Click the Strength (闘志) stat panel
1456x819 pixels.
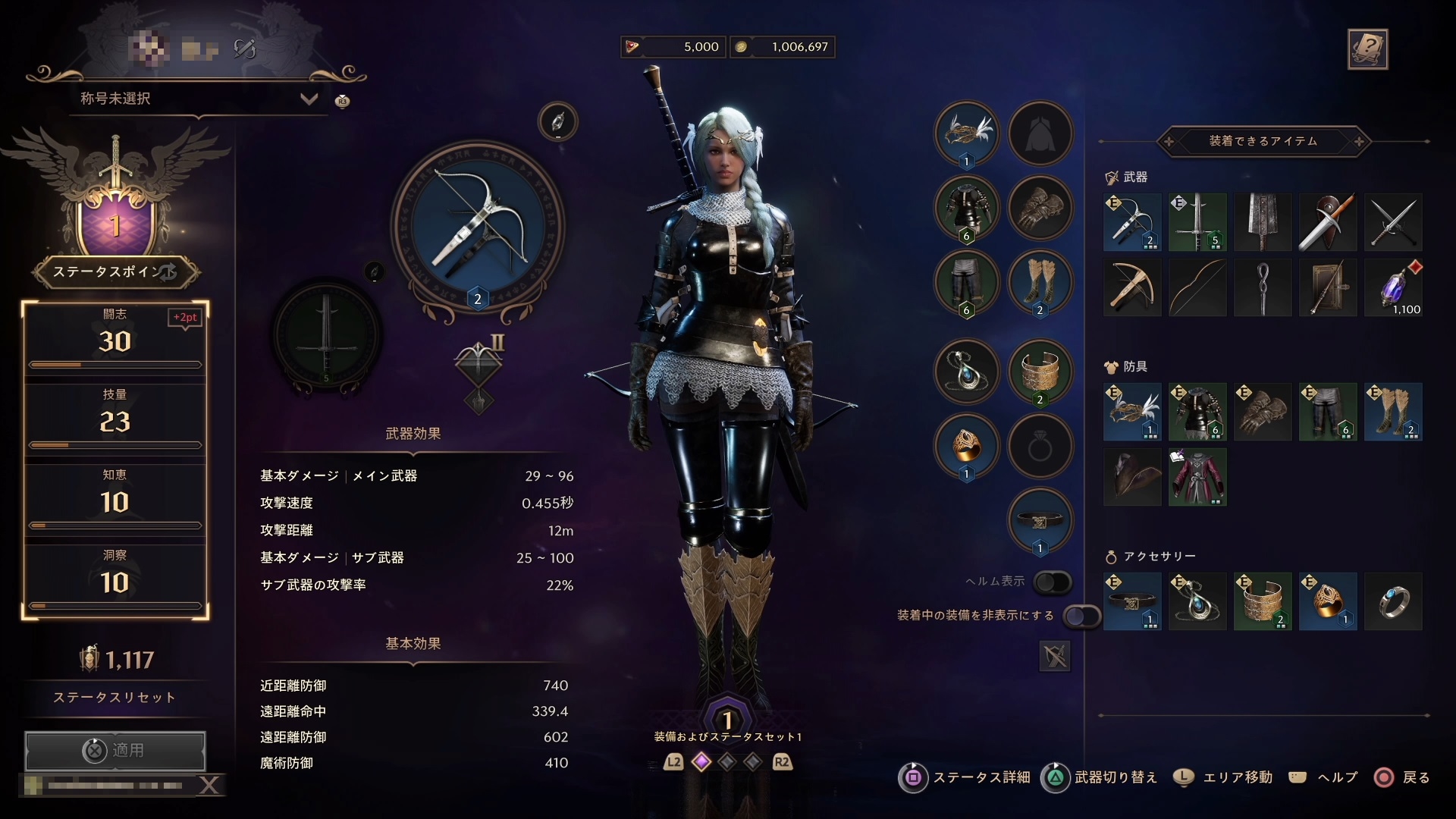coord(115,339)
